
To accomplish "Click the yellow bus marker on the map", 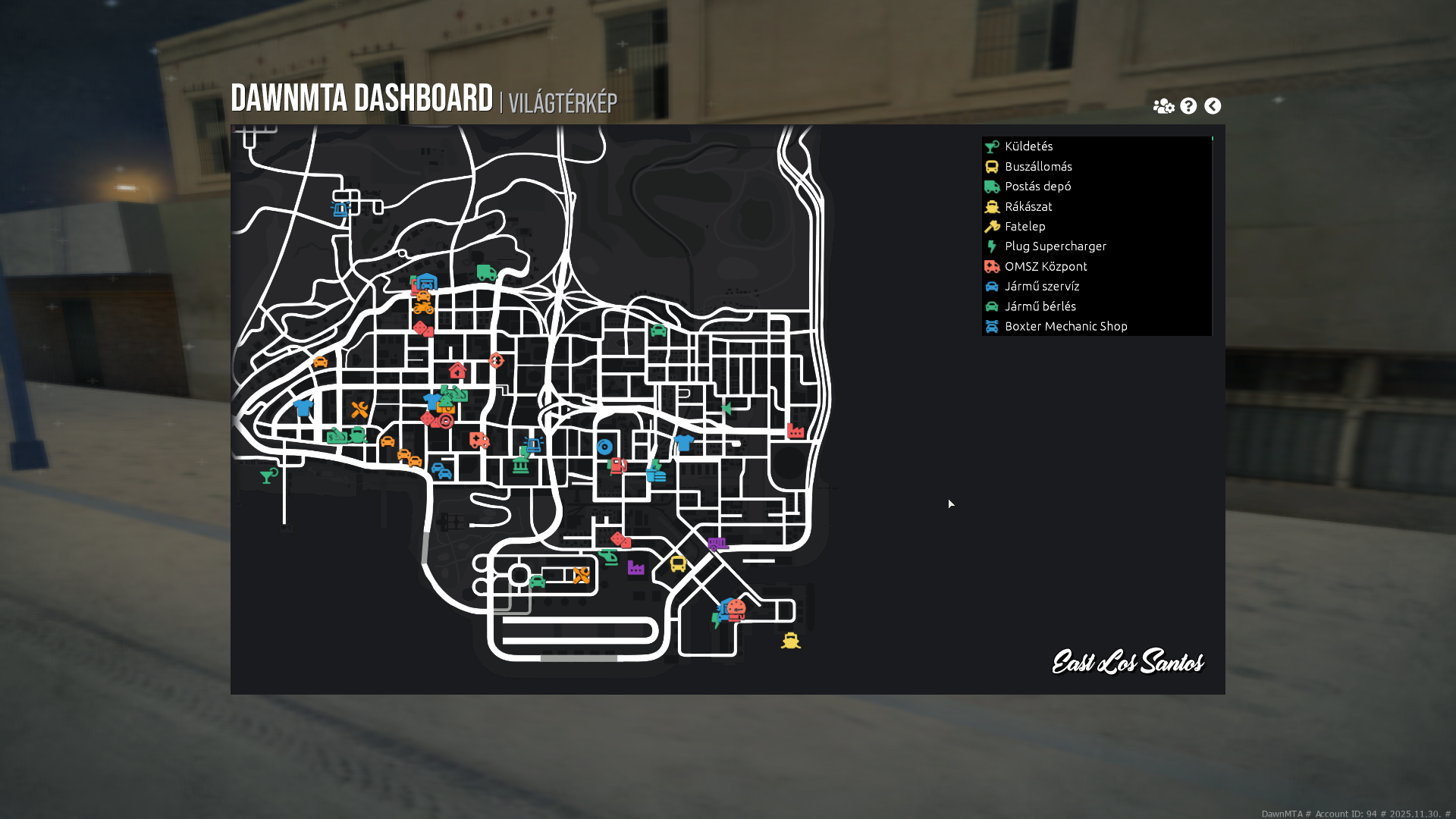I will [678, 563].
